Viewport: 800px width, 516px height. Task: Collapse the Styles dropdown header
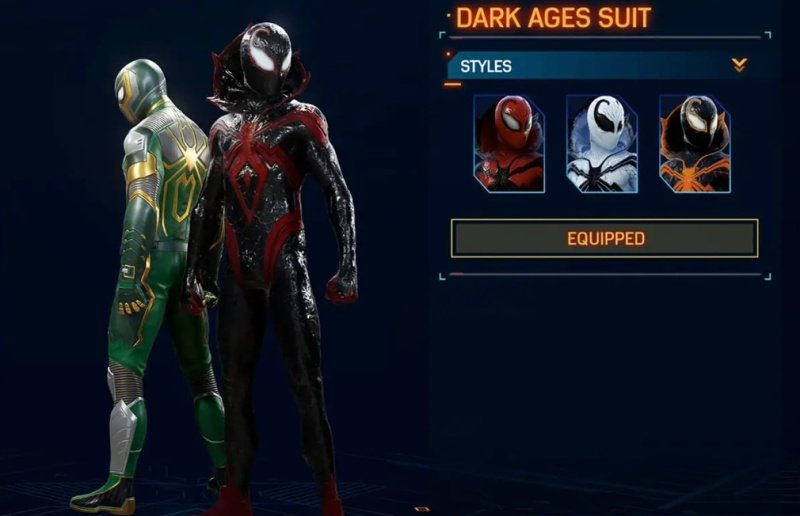[738, 66]
